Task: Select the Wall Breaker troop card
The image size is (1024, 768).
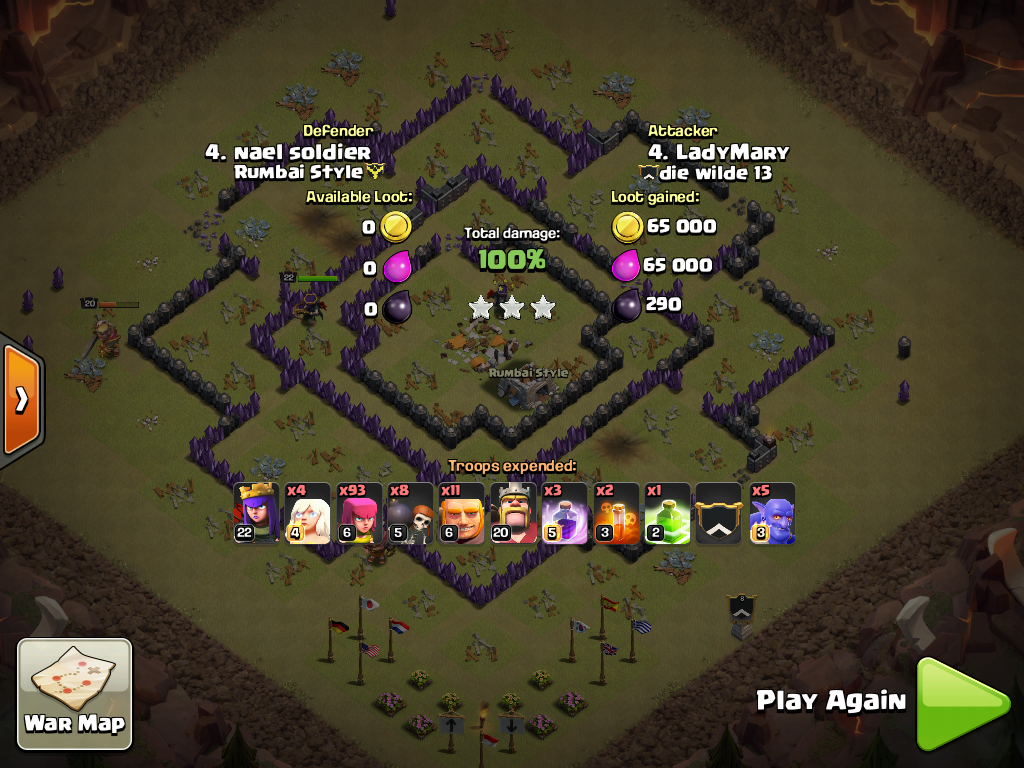Action: point(411,514)
